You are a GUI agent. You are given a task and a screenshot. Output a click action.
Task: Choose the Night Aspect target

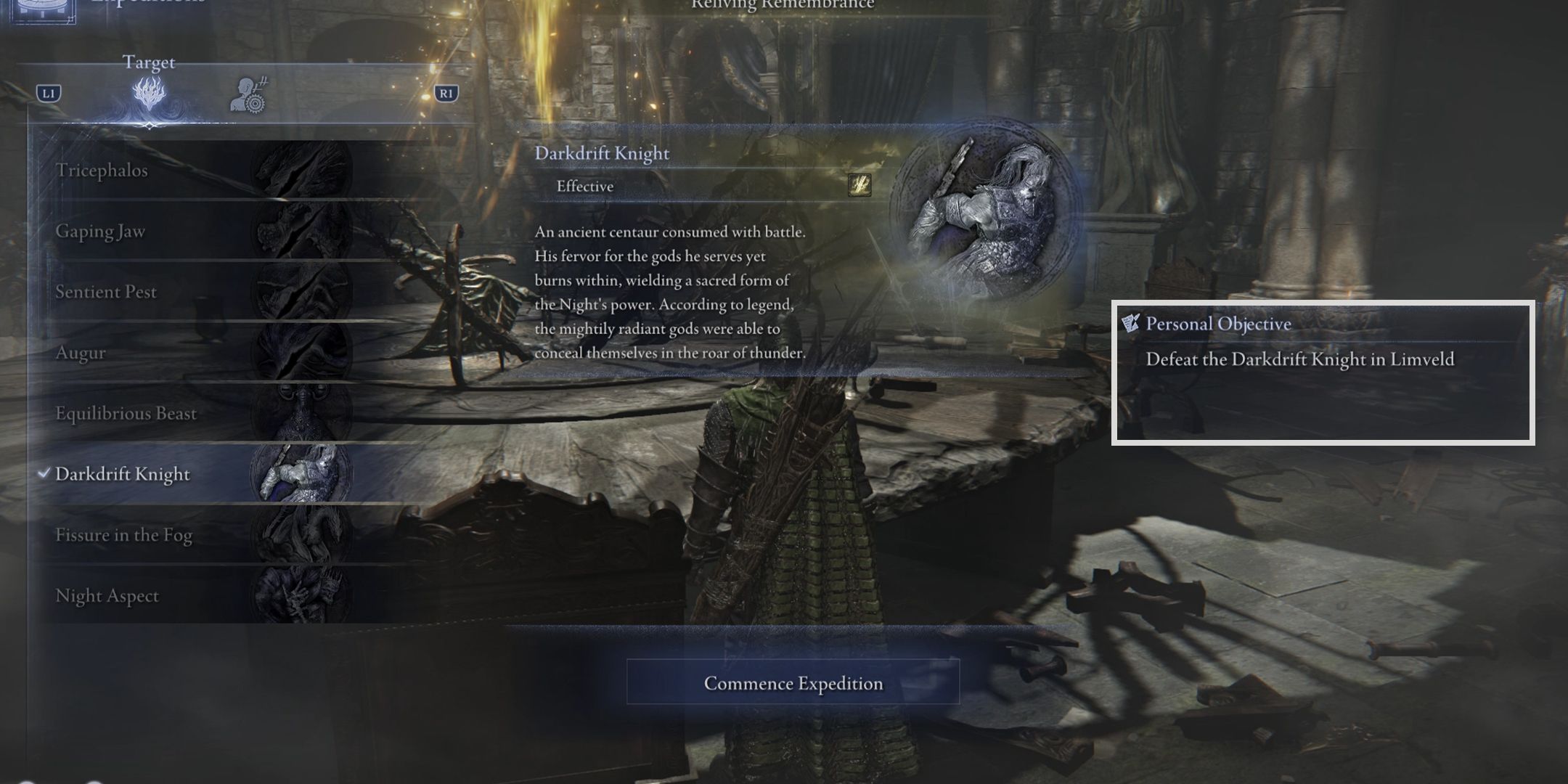[x=107, y=596]
